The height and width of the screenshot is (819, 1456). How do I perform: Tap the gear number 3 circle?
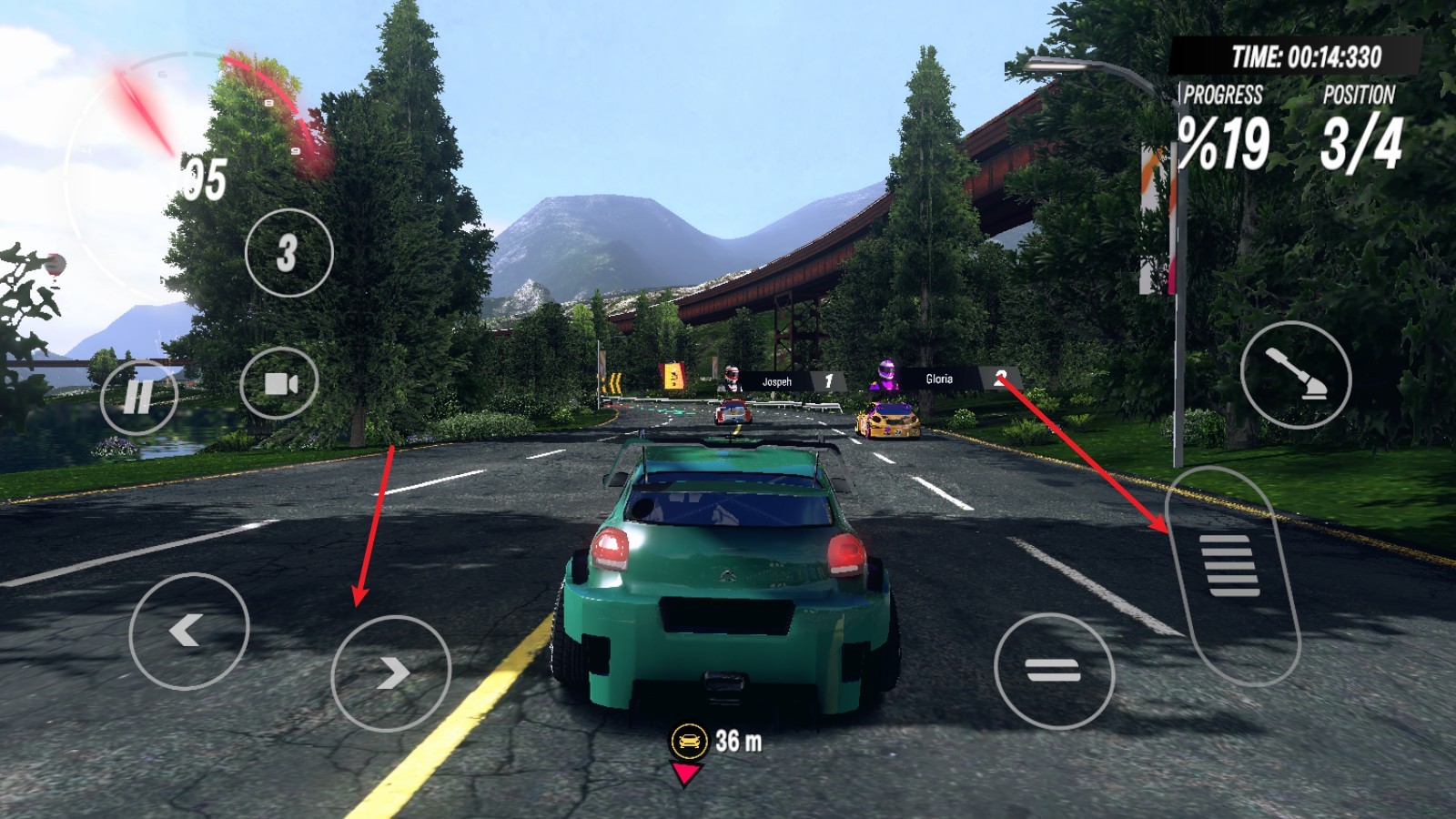click(288, 252)
